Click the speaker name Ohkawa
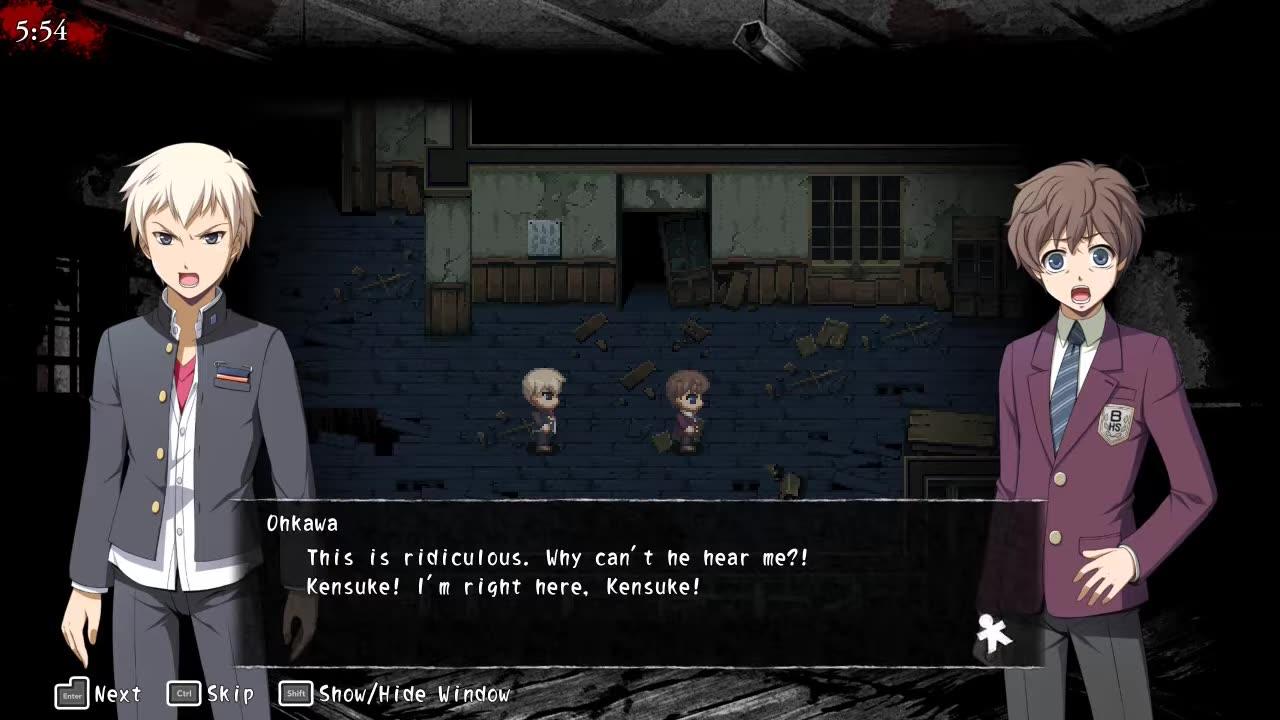Screen dimensions: 1280x720 coord(302,522)
